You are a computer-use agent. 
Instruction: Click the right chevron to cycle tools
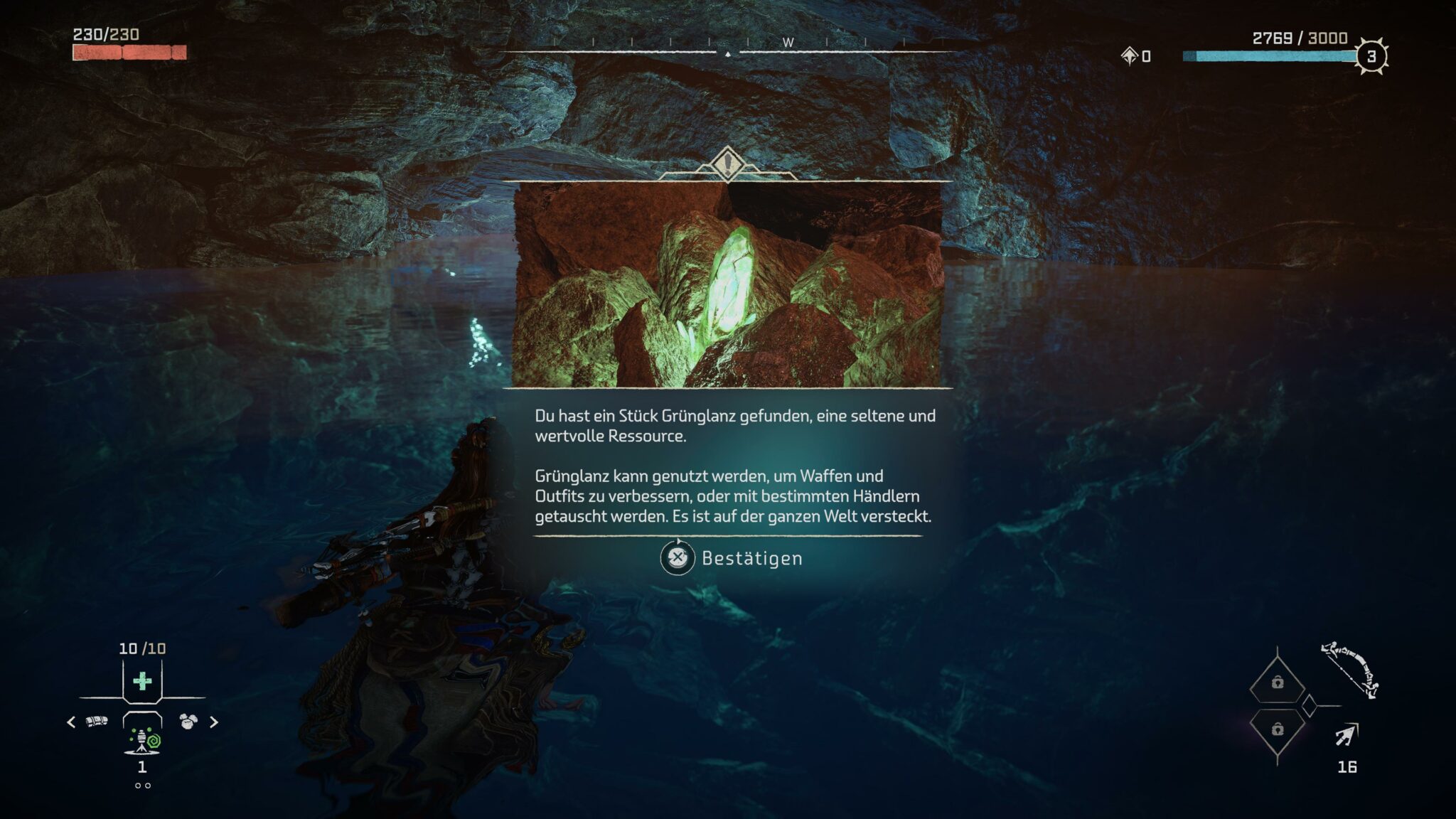coord(213,722)
